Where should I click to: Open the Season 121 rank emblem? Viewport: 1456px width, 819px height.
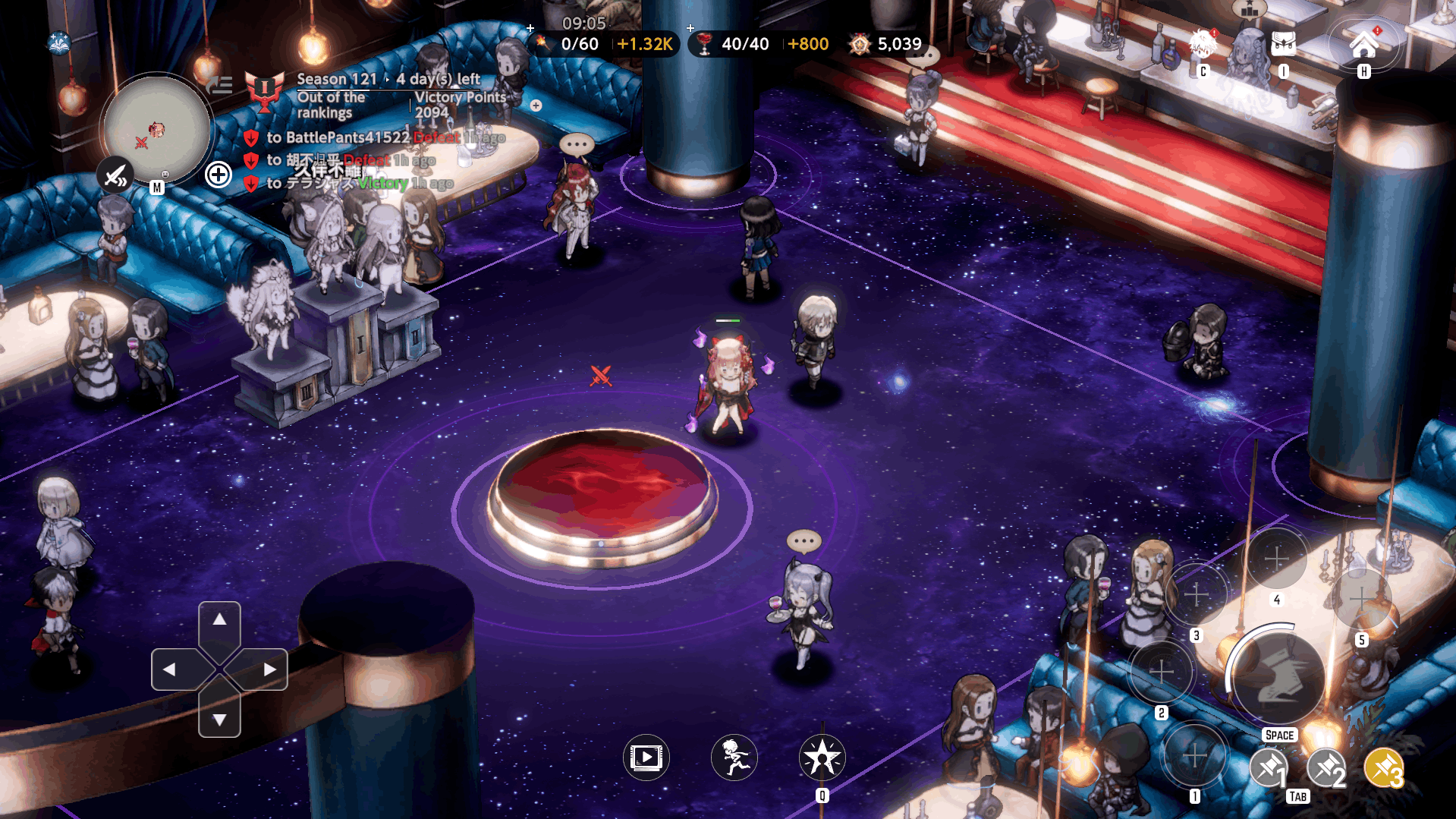pos(264,91)
